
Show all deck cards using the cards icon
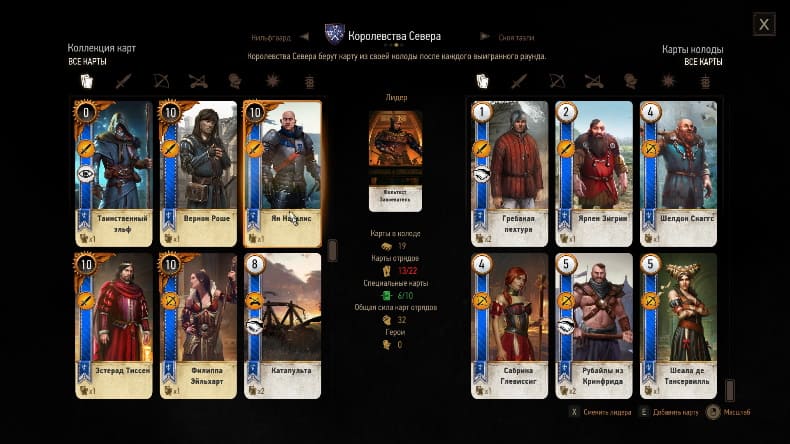[x=482, y=81]
